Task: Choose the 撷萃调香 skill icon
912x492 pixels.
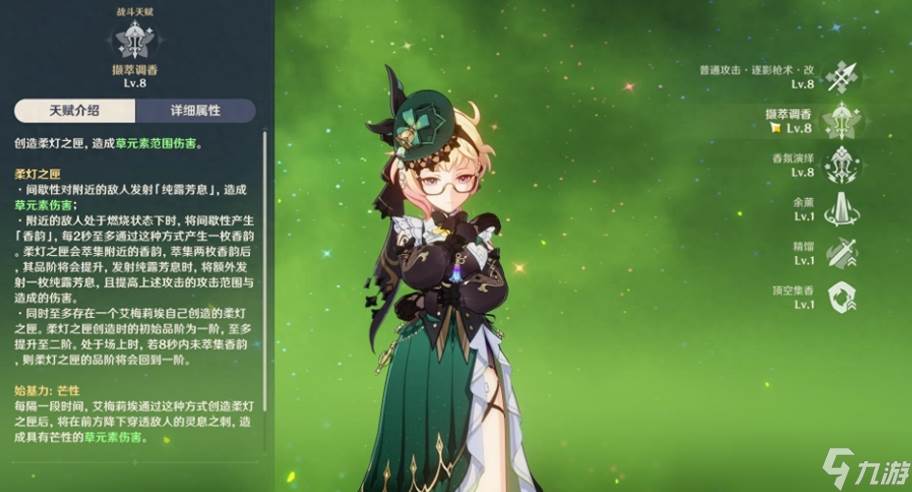Action: coord(842,121)
